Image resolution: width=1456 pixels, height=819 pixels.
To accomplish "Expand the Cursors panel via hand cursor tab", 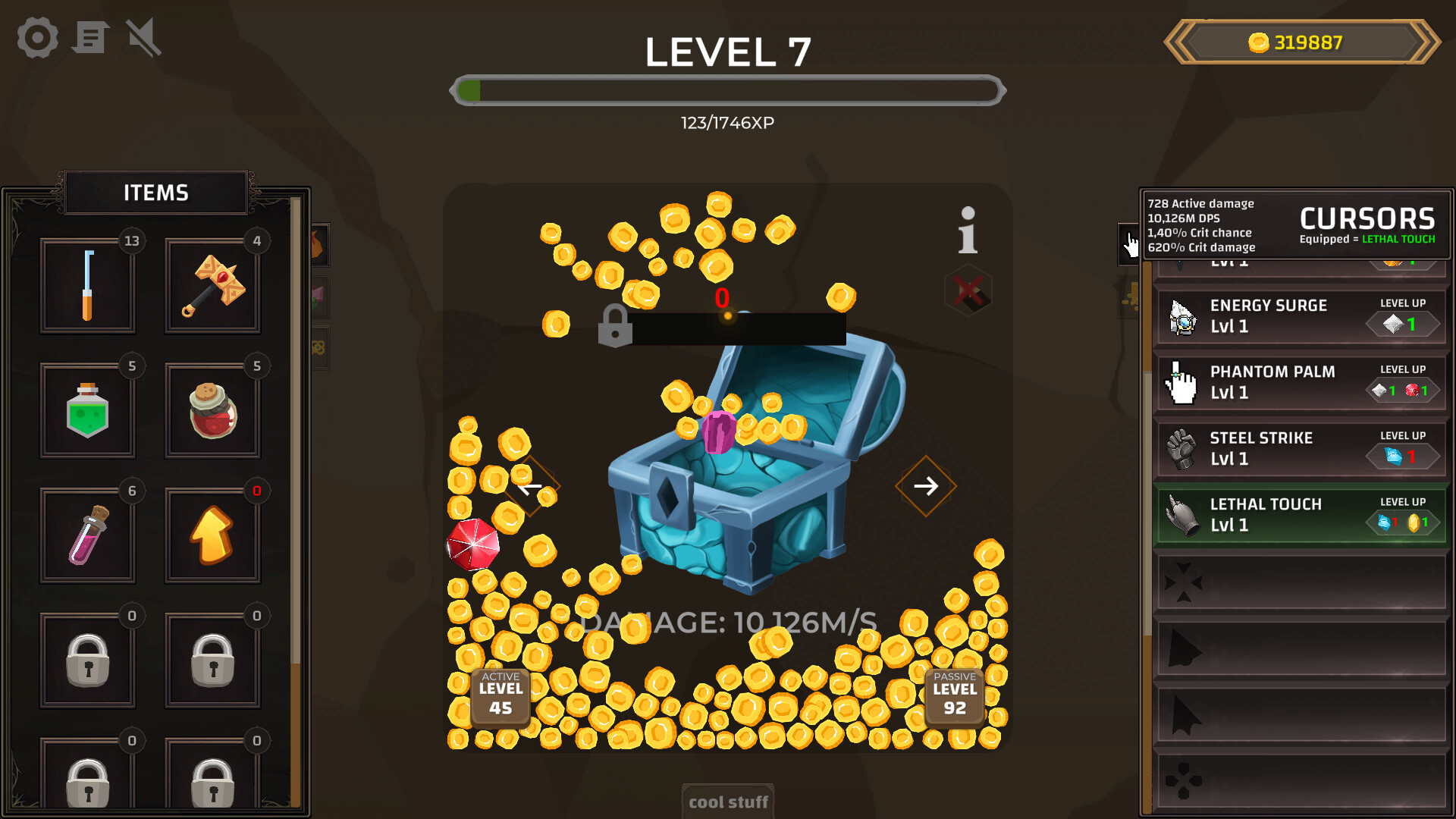I will coord(1129,244).
